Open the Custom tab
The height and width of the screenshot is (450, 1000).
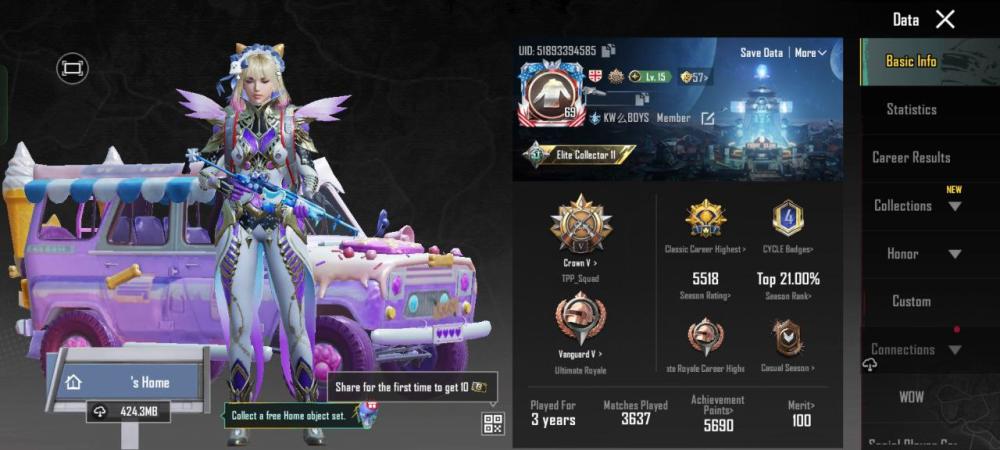(911, 301)
